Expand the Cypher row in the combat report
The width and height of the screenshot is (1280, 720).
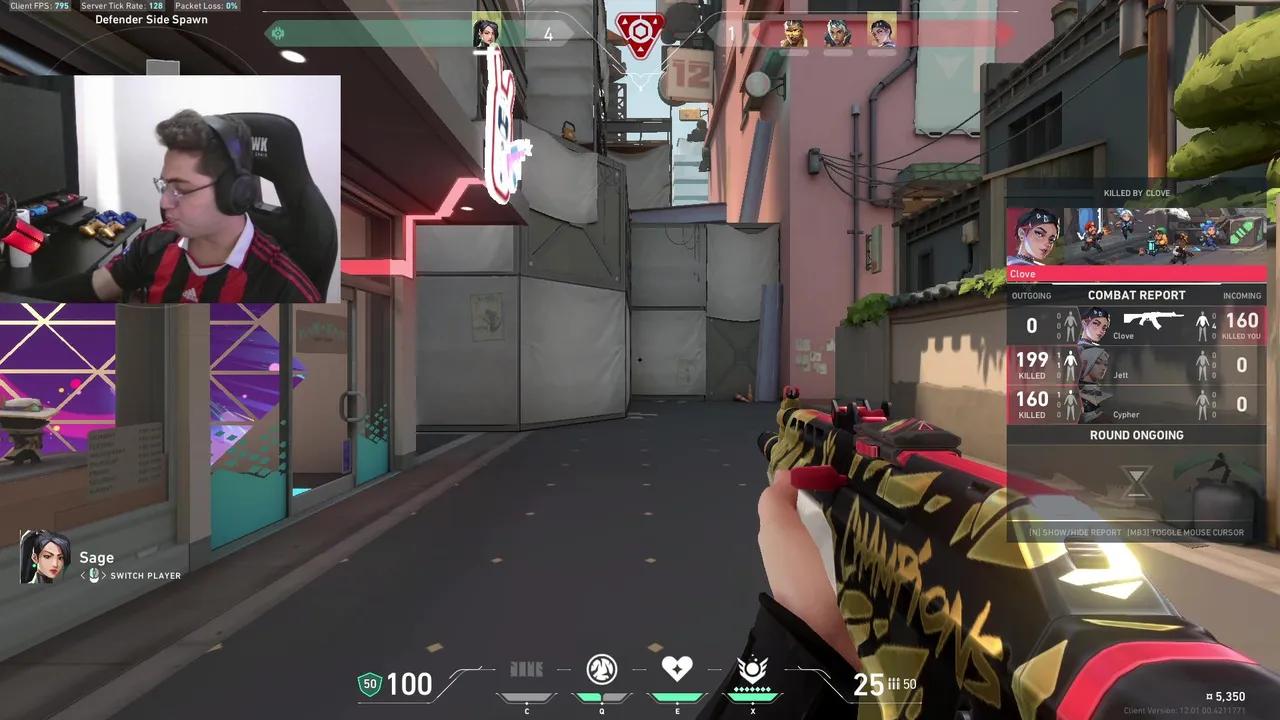(1137, 404)
